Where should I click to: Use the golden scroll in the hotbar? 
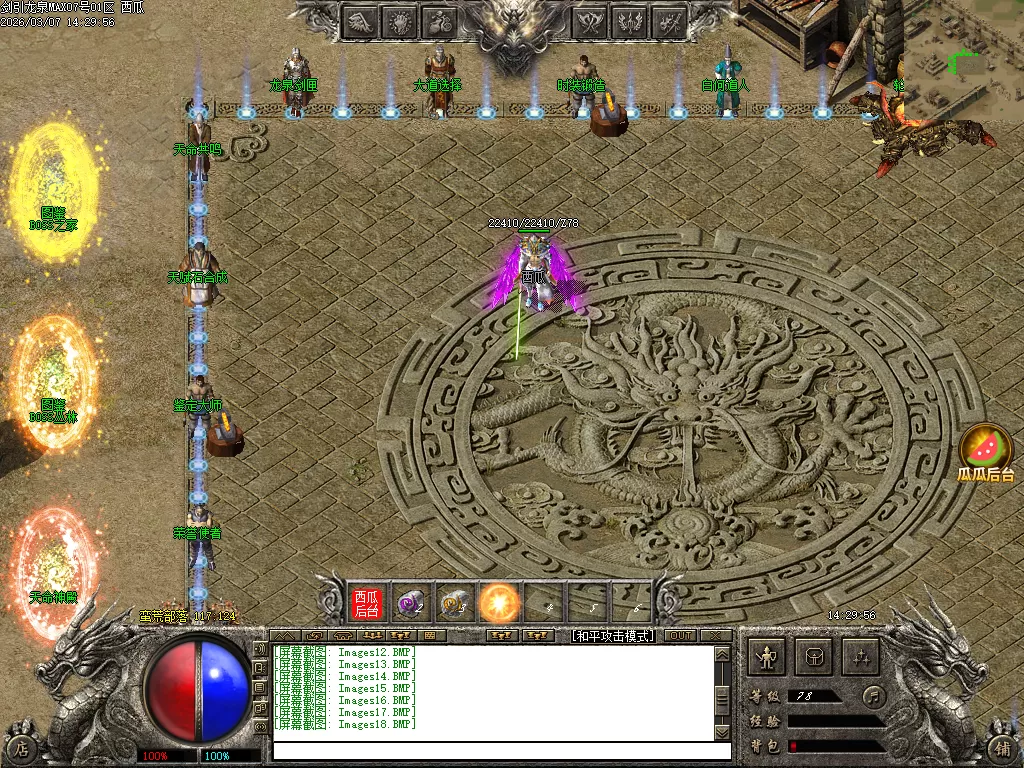[x=455, y=603]
